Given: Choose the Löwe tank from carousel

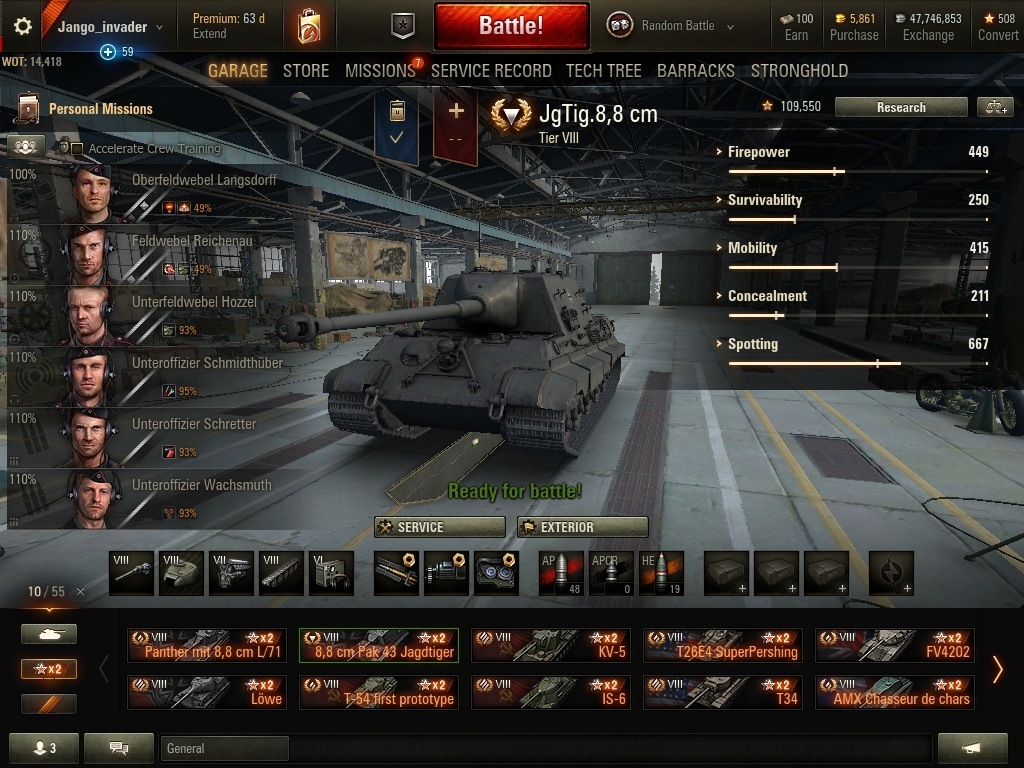Looking at the screenshot, I should pyautogui.click(x=207, y=692).
